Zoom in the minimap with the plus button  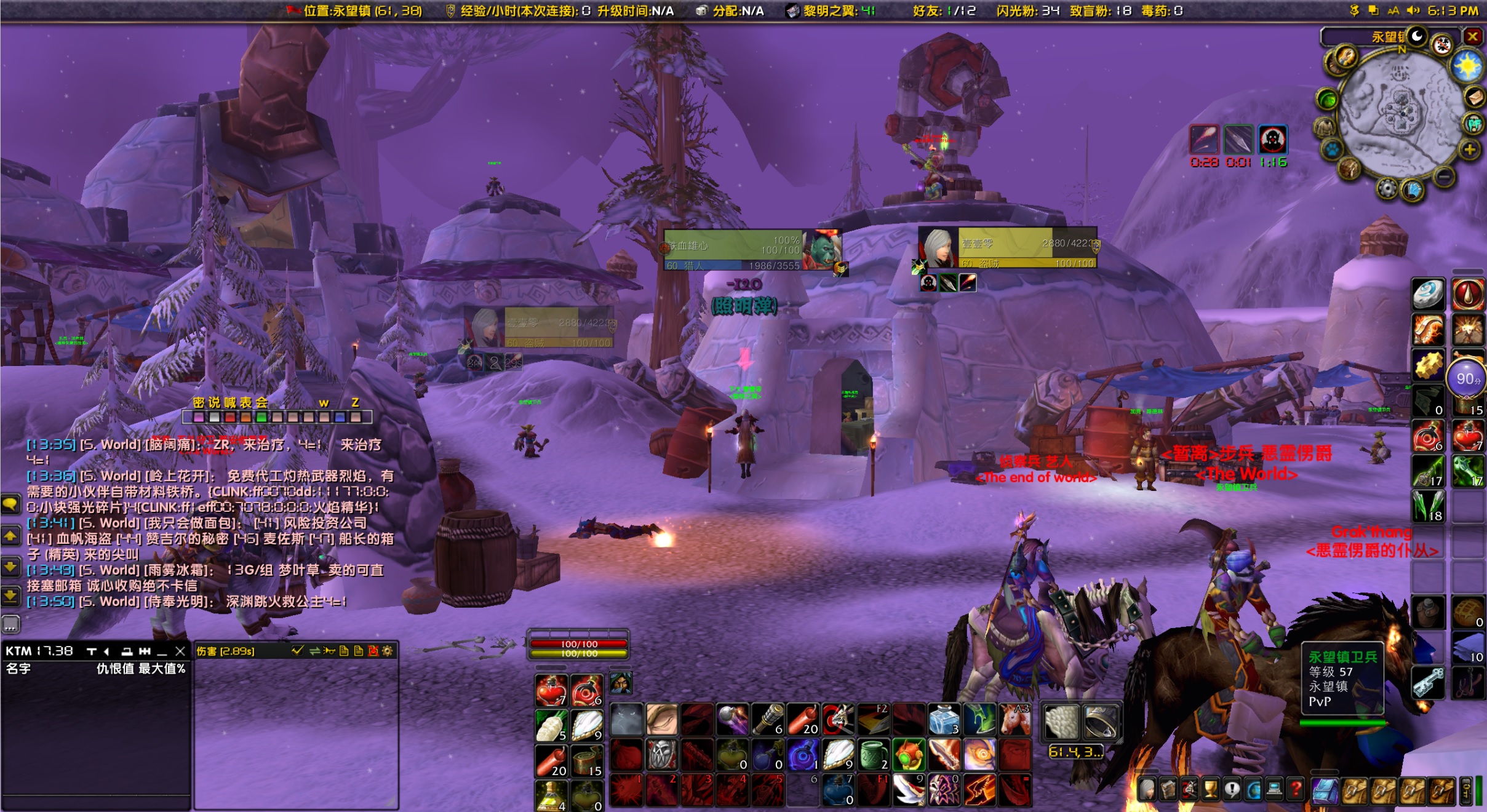pyautogui.click(x=1470, y=149)
